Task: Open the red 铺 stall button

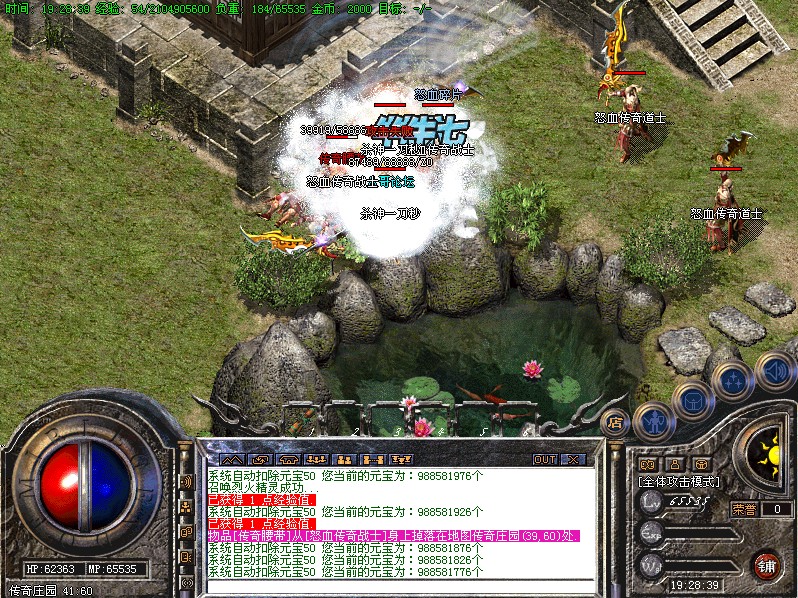Action: pos(766,564)
